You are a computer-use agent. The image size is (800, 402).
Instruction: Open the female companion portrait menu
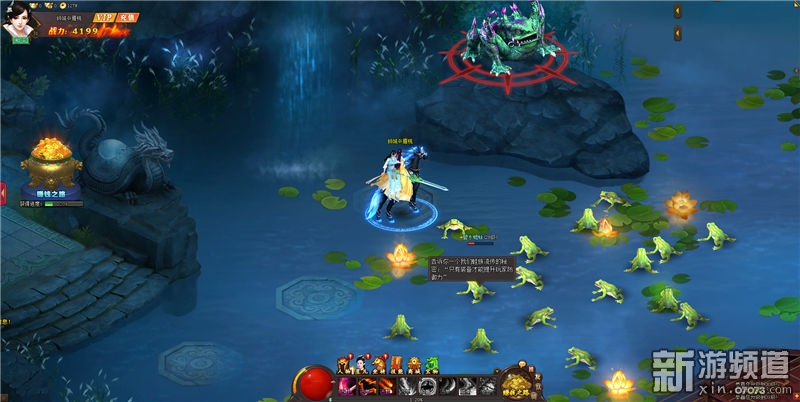[361, 364]
